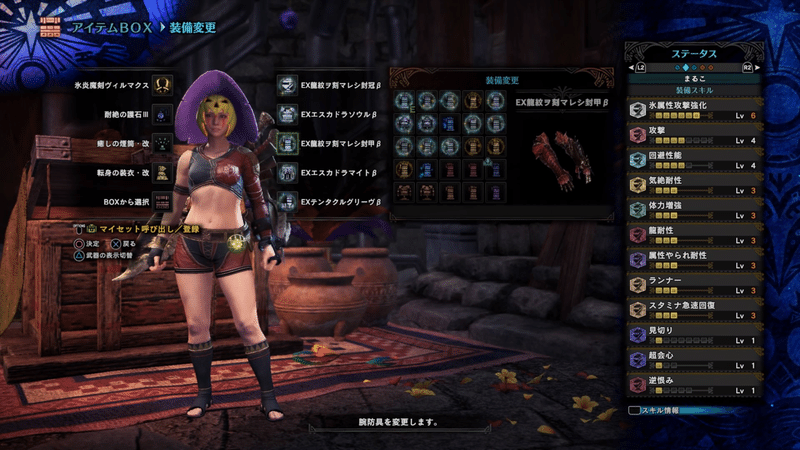This screenshot has width=800, height=450.
Task: Choose the EXエスカドラソウルβ chest armor slot
Action: [286, 114]
